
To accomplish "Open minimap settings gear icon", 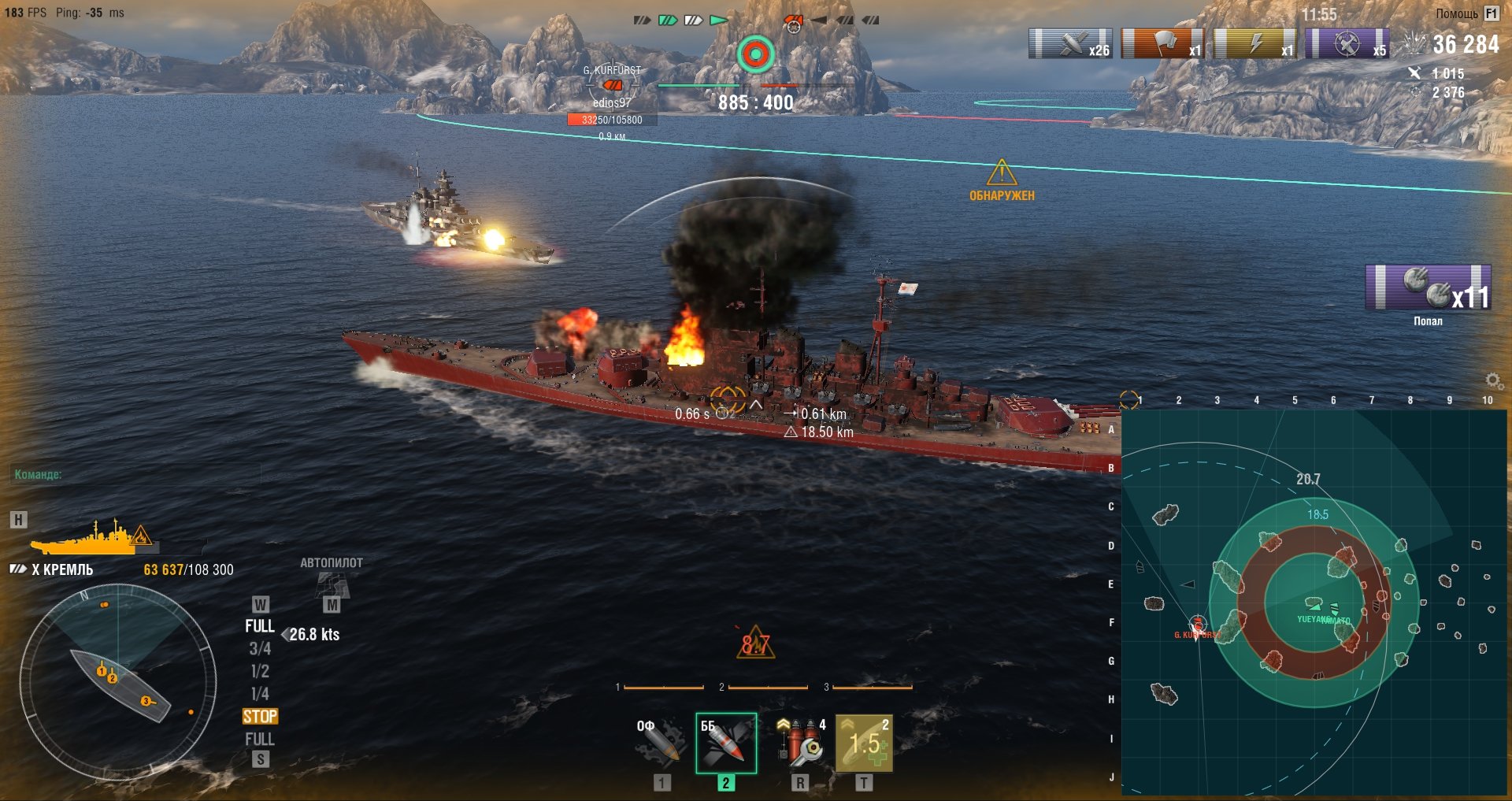I will tap(1493, 381).
